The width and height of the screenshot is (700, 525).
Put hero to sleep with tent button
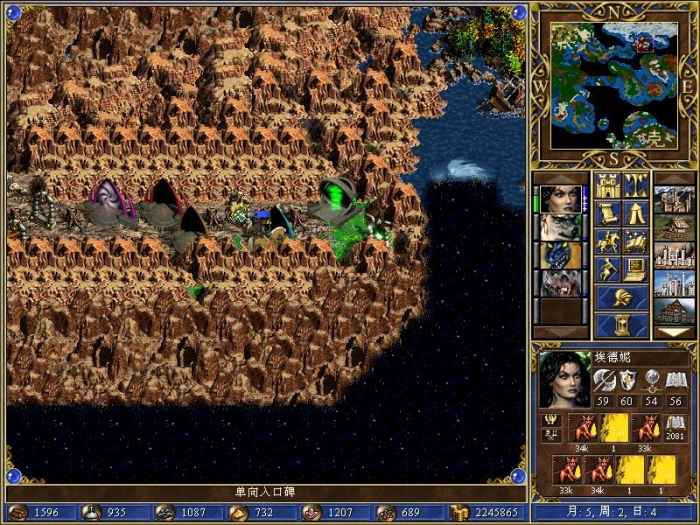coord(636,213)
